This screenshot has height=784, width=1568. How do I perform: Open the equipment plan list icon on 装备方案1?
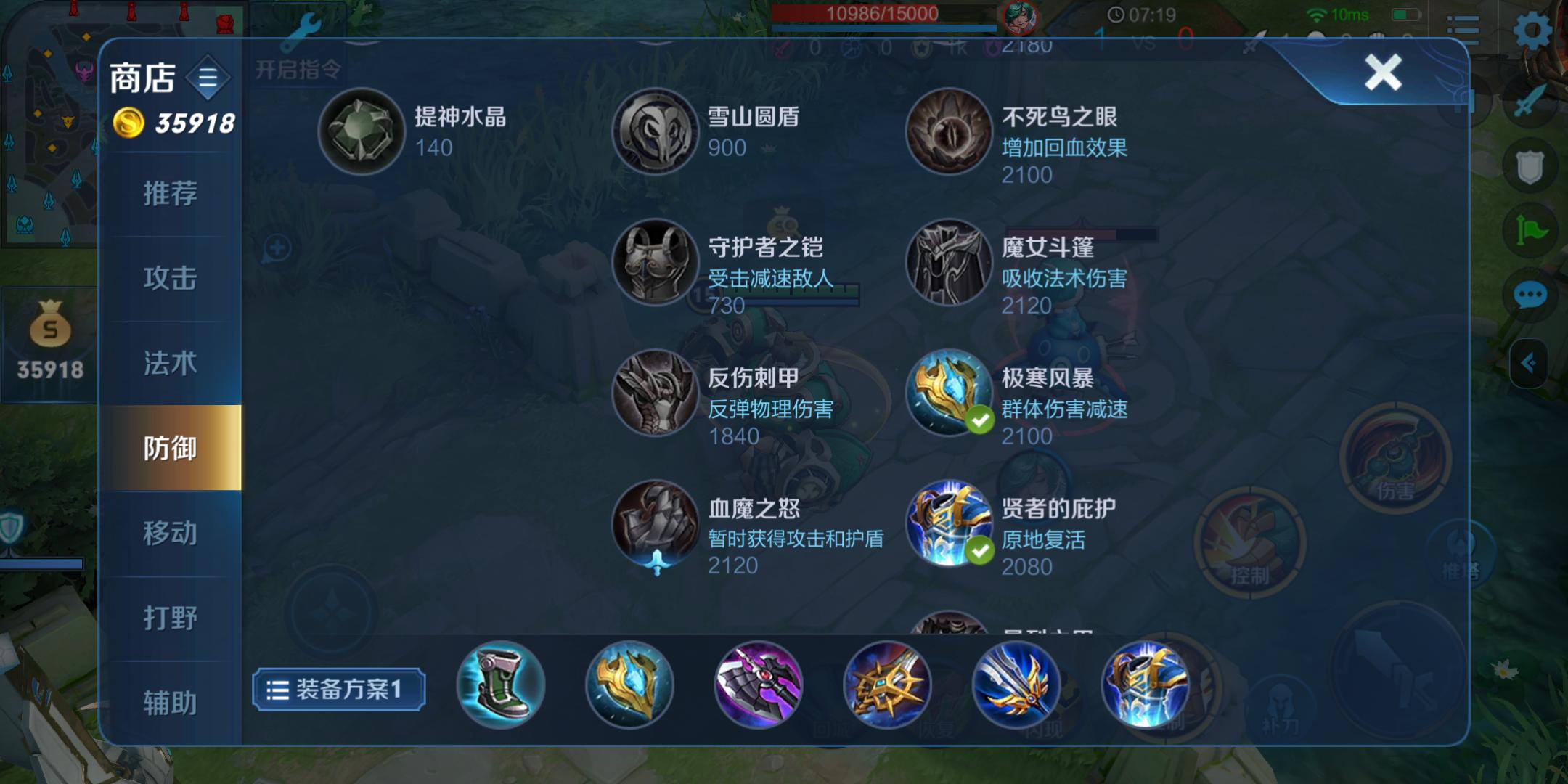click(x=277, y=688)
